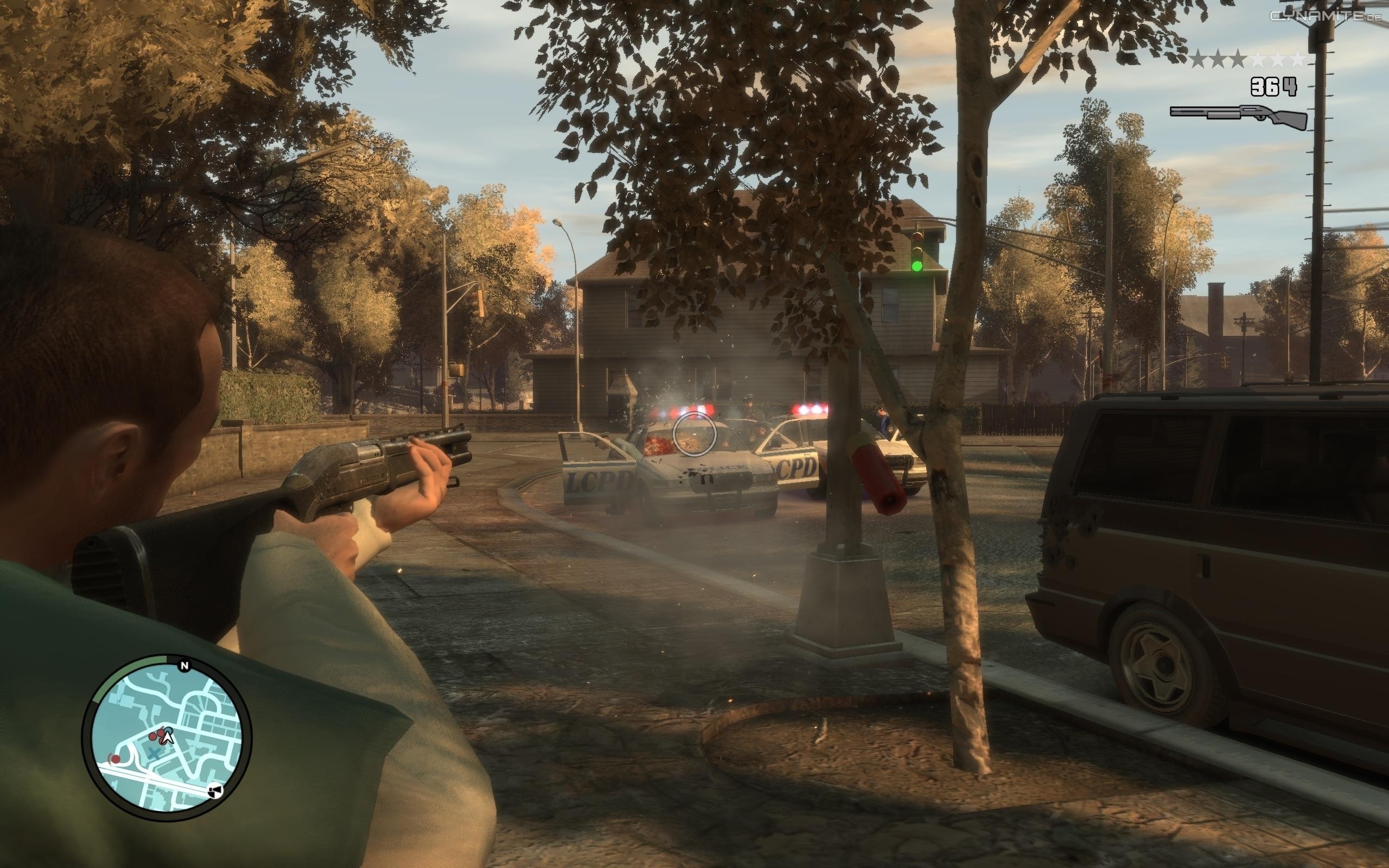
Task: Click the North compass marker on minimap
Action: (184, 666)
